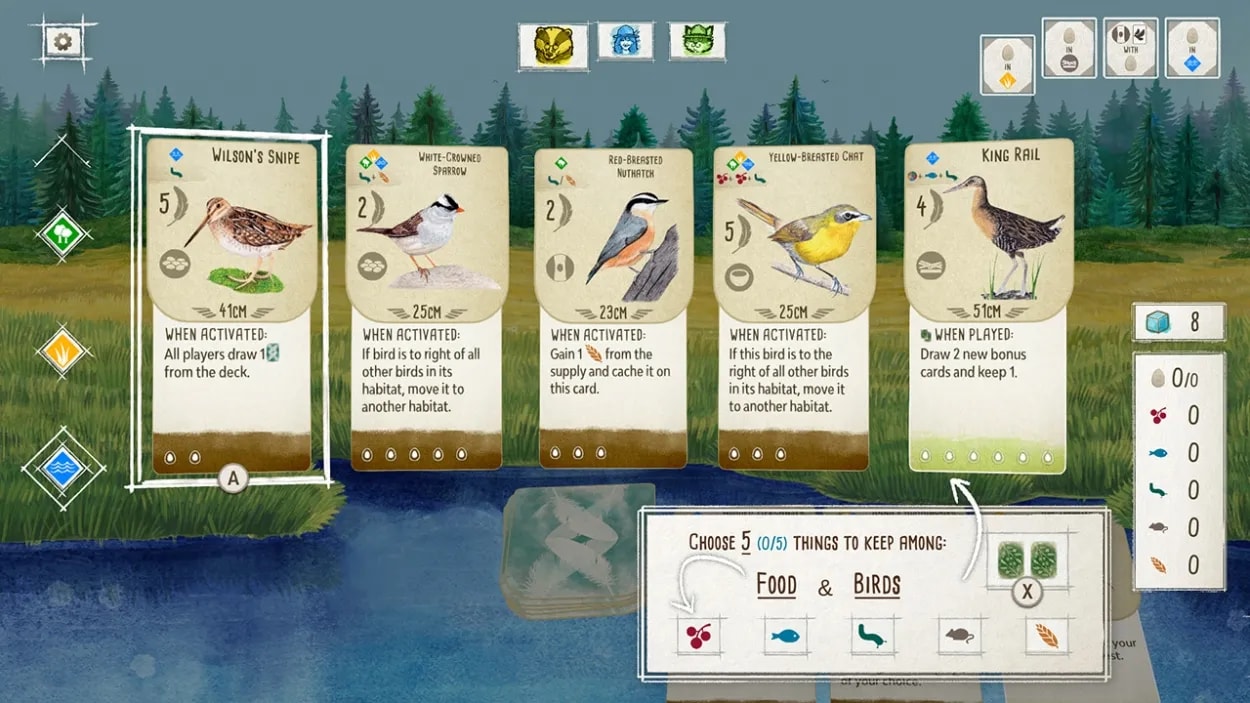View the blue player avatar
Image resolution: width=1250 pixels, height=703 pixels.
tap(625, 41)
